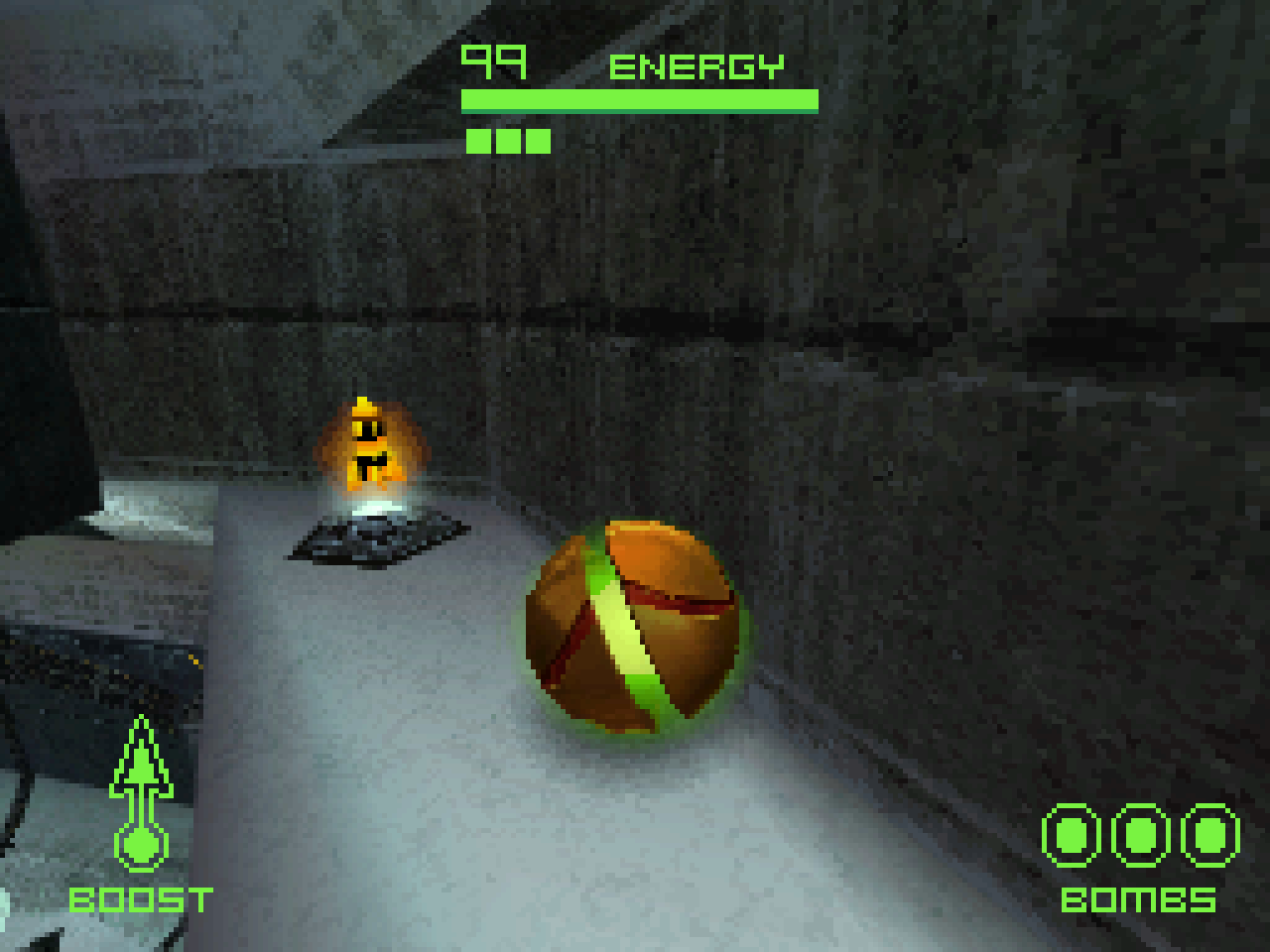Click the BOOST label
This screenshot has height=952, width=1270.
pyautogui.click(x=142, y=900)
